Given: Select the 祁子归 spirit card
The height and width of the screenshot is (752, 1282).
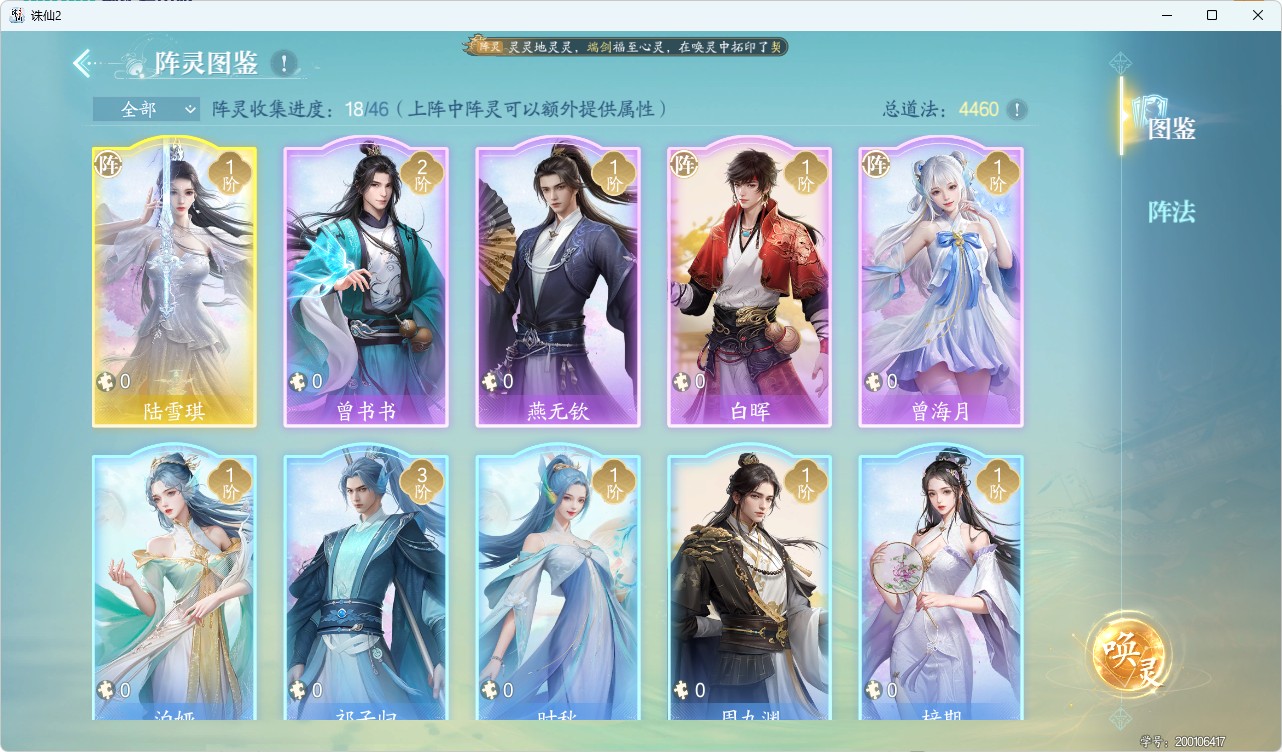Looking at the screenshot, I should point(365,590).
